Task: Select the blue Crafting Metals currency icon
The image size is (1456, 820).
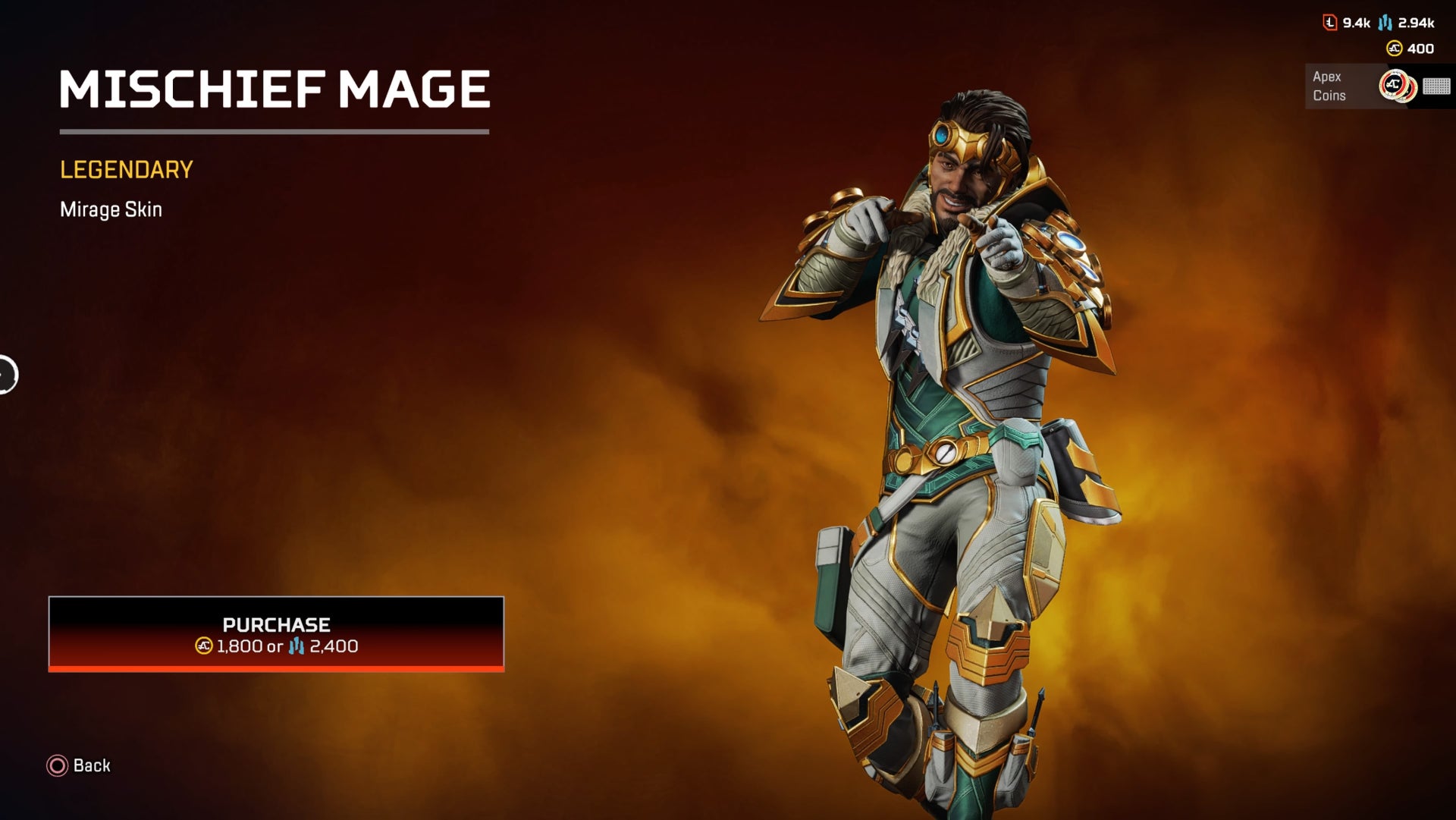Action: coord(1385,23)
